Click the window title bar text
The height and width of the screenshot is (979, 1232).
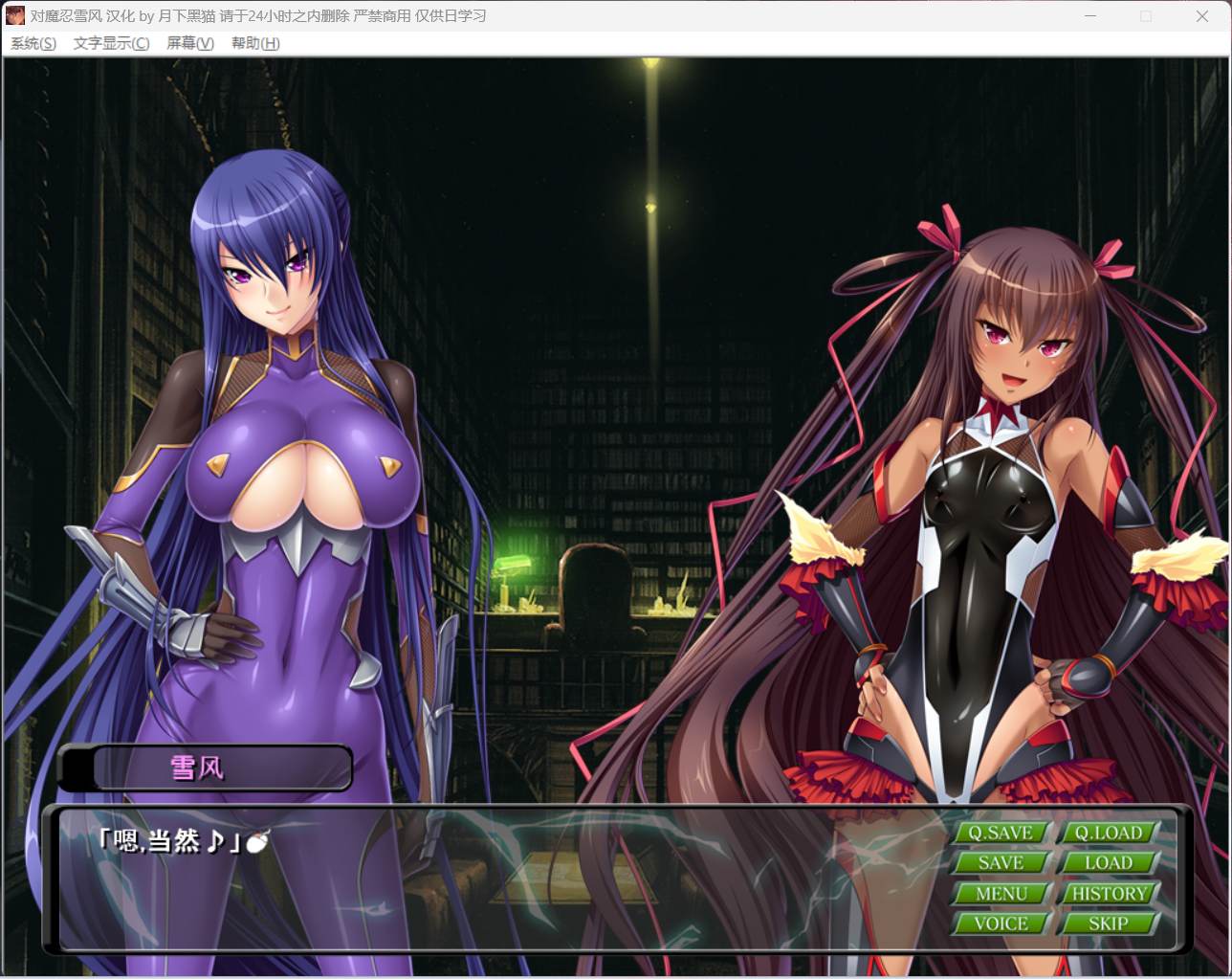[258, 15]
